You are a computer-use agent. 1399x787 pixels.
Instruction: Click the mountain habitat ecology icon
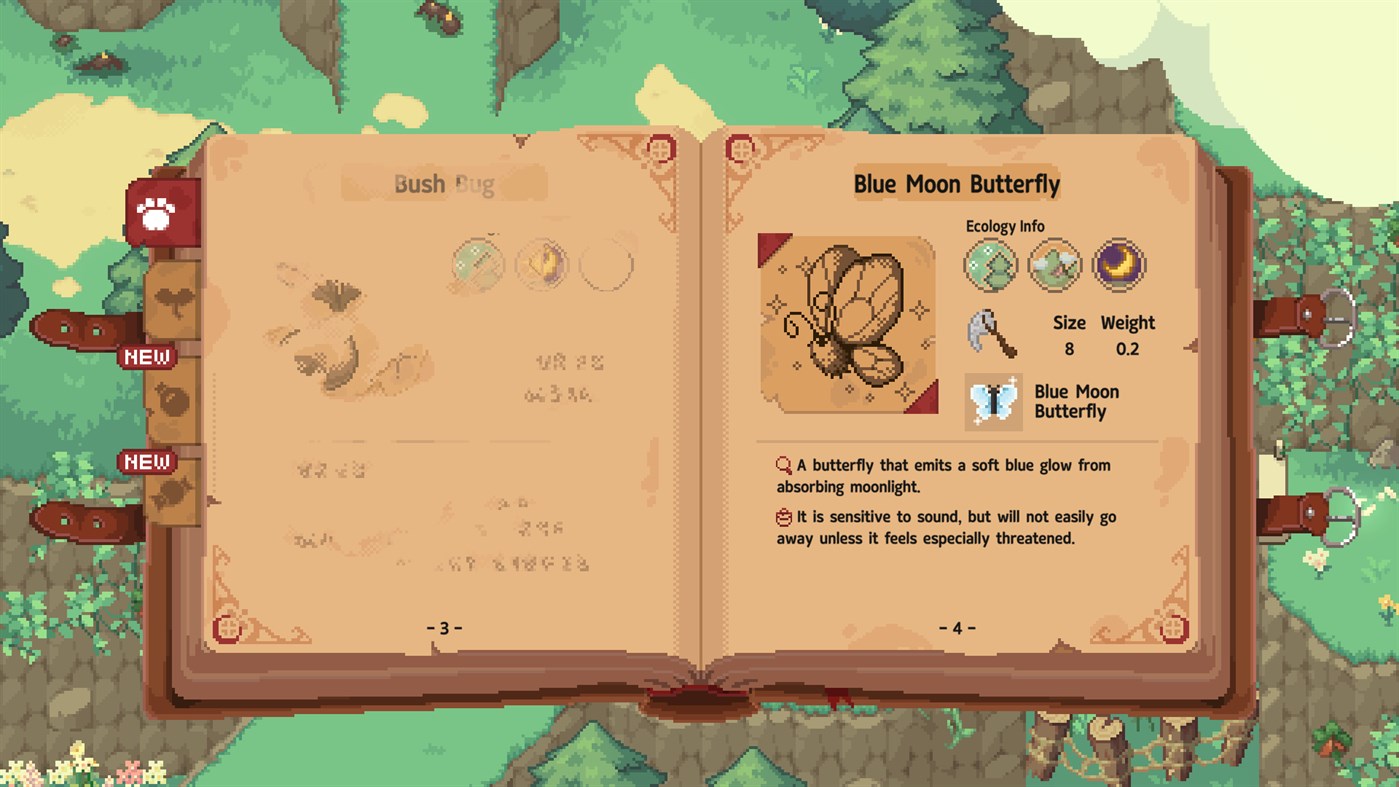pos(1054,264)
